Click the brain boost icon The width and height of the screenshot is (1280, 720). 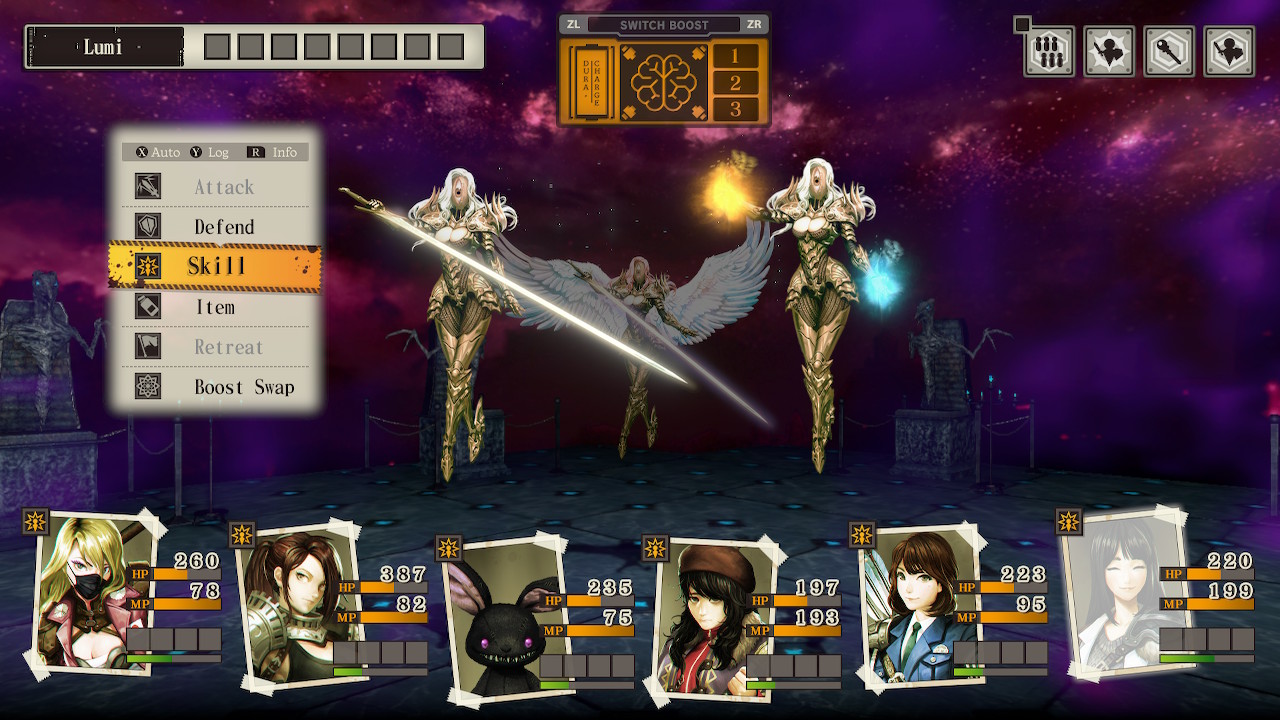662,82
